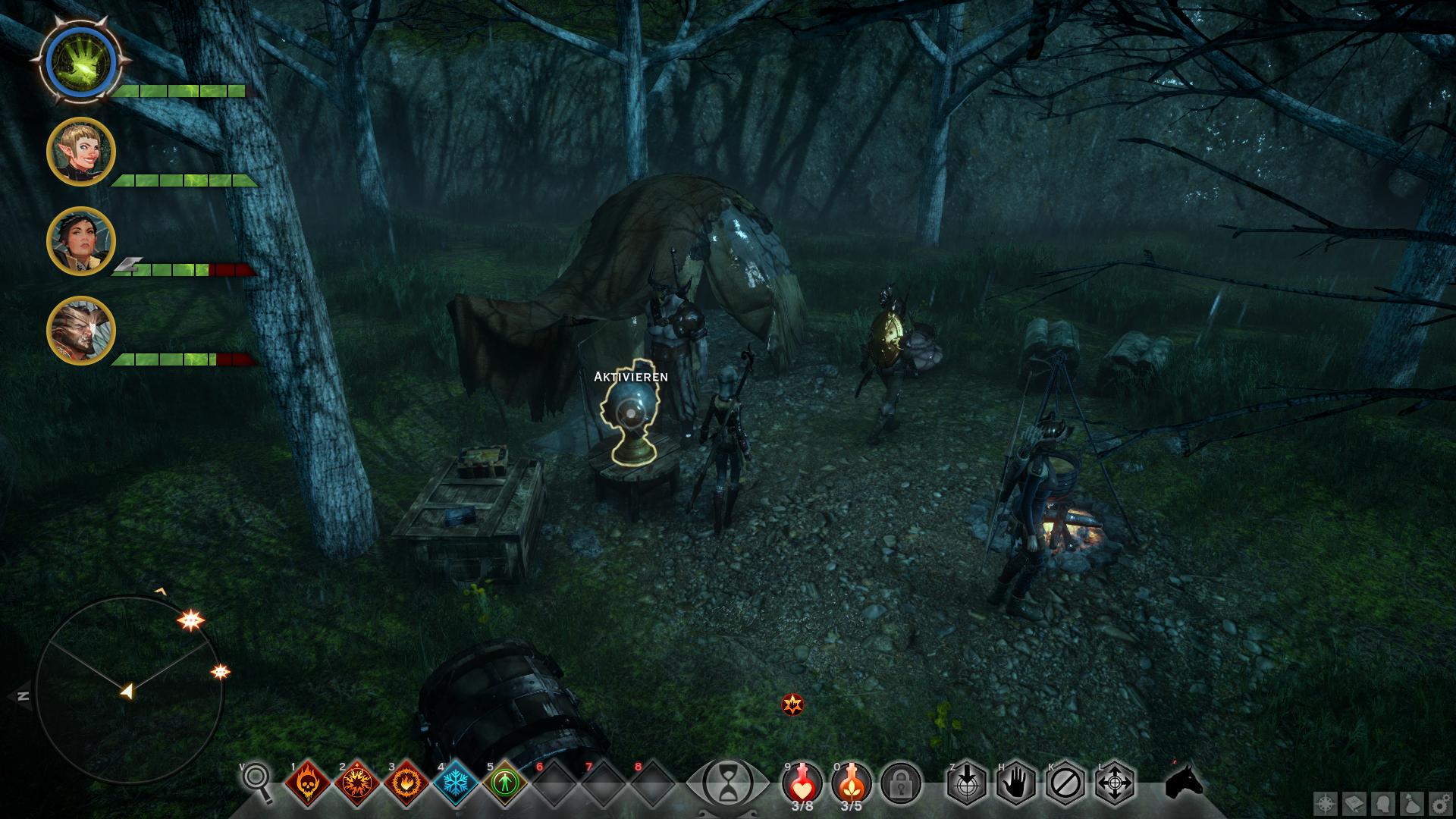The height and width of the screenshot is (819, 1456).
Task: Select the blonde elf party member portrait
Action: (x=80, y=152)
